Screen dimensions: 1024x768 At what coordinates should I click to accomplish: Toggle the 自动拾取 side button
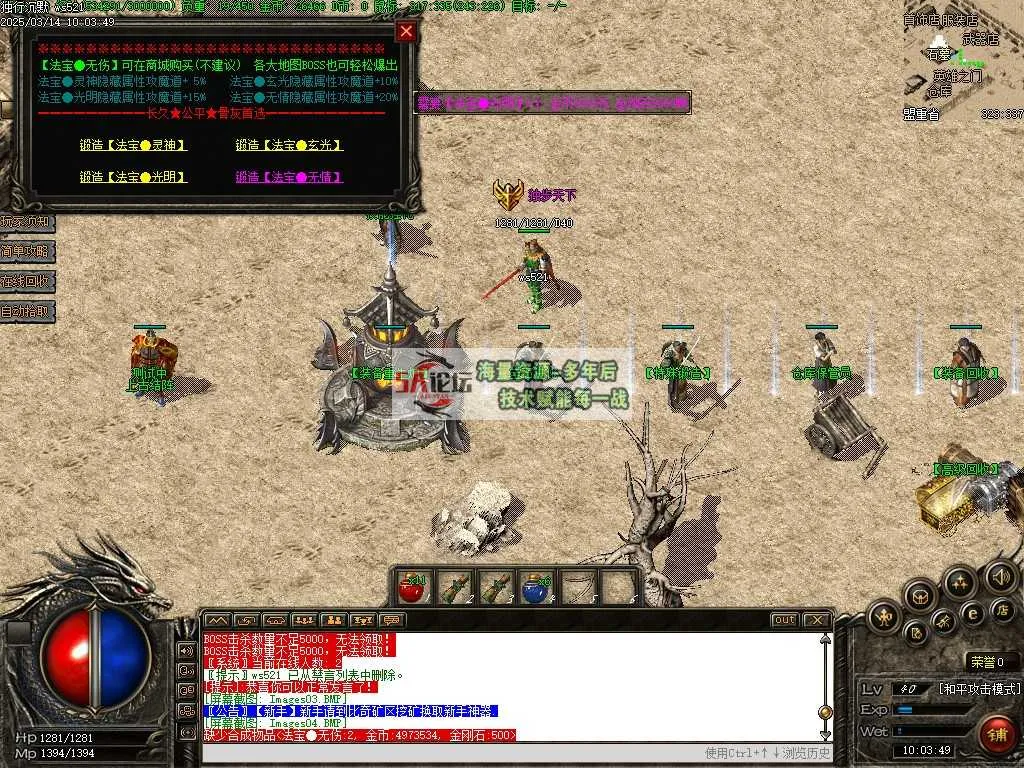(27, 312)
